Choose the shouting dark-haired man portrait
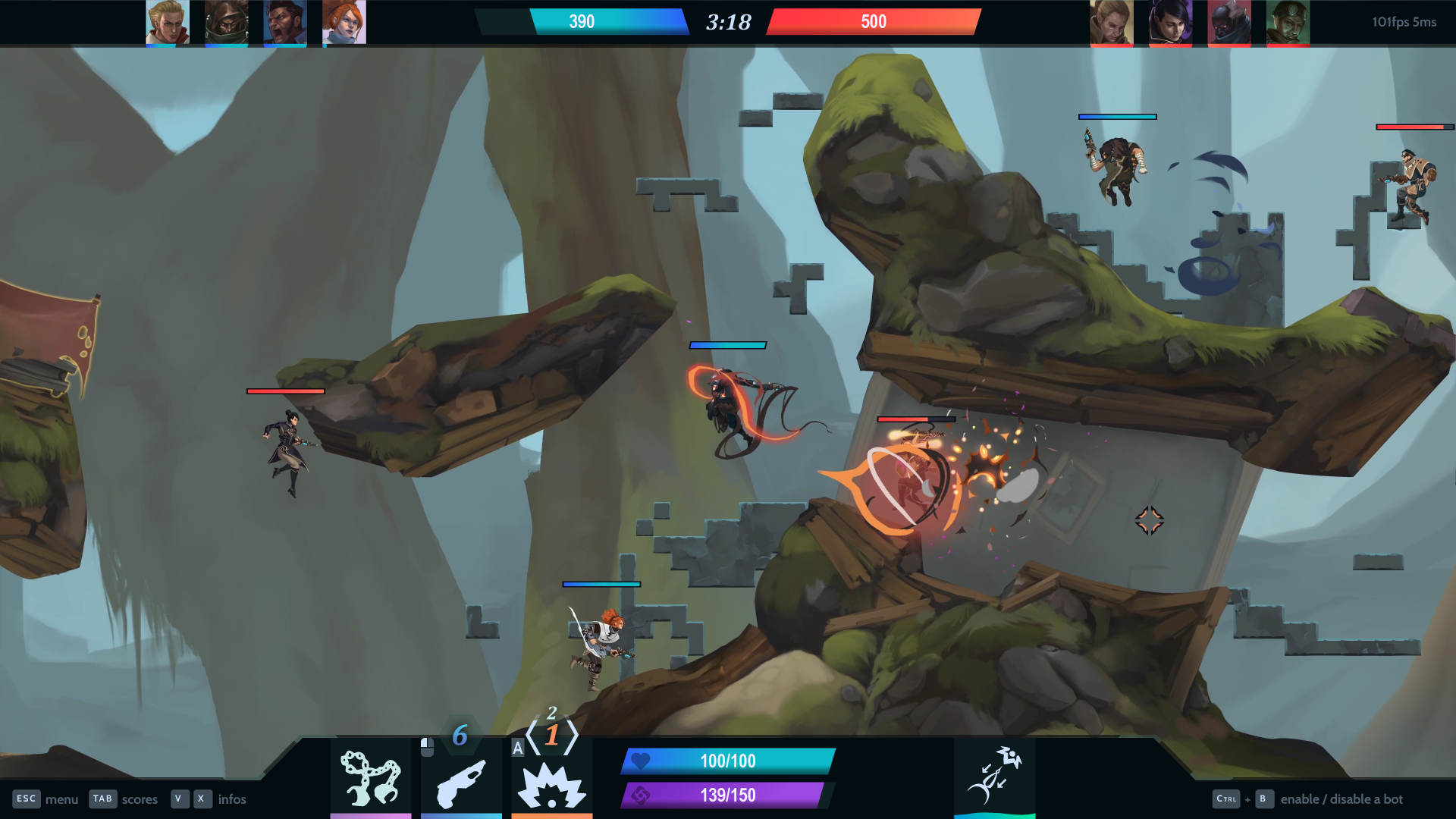The height and width of the screenshot is (819, 1456). (x=285, y=22)
